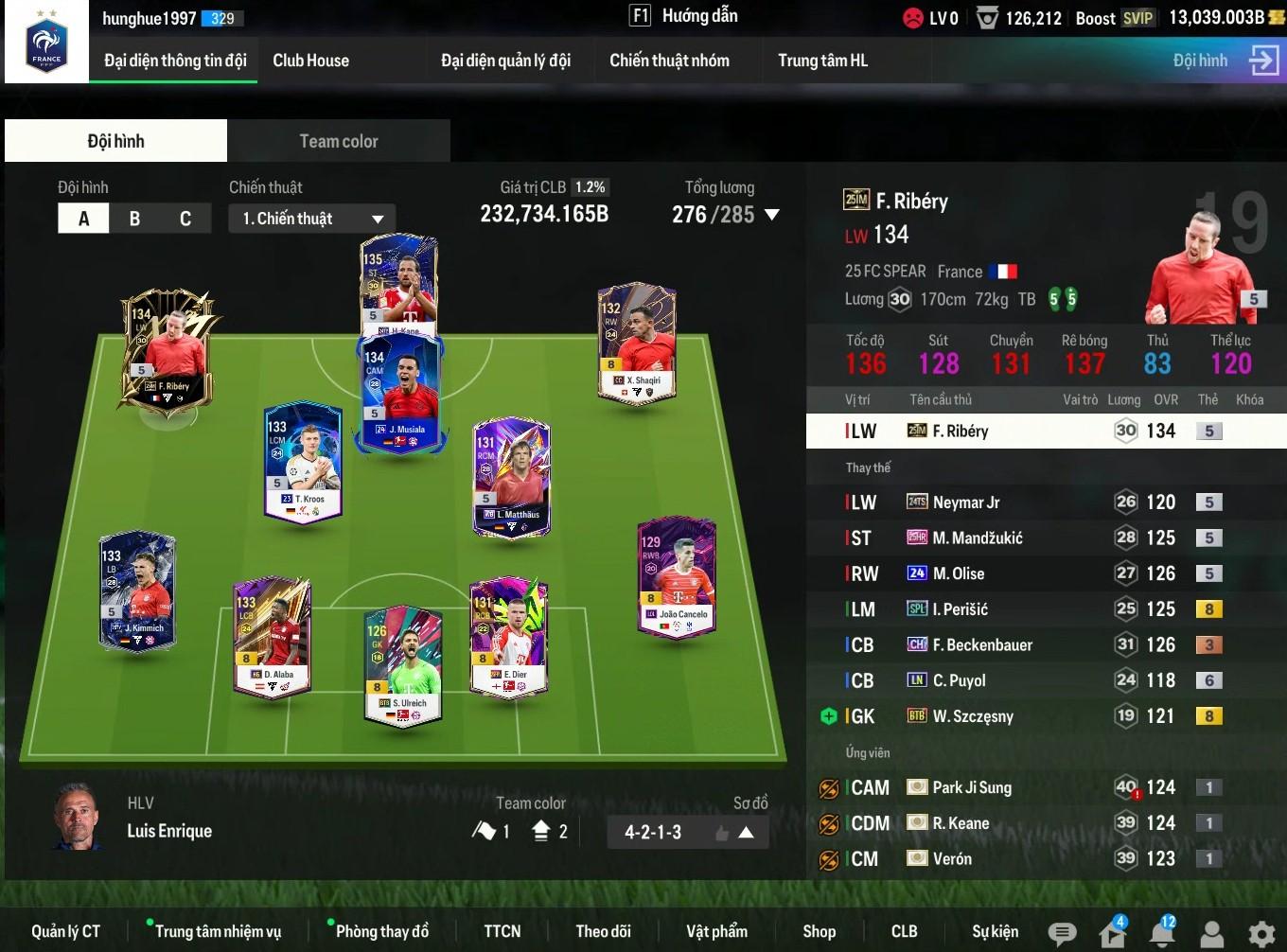Select squad preset B
1287x952 pixels.
pos(134,219)
